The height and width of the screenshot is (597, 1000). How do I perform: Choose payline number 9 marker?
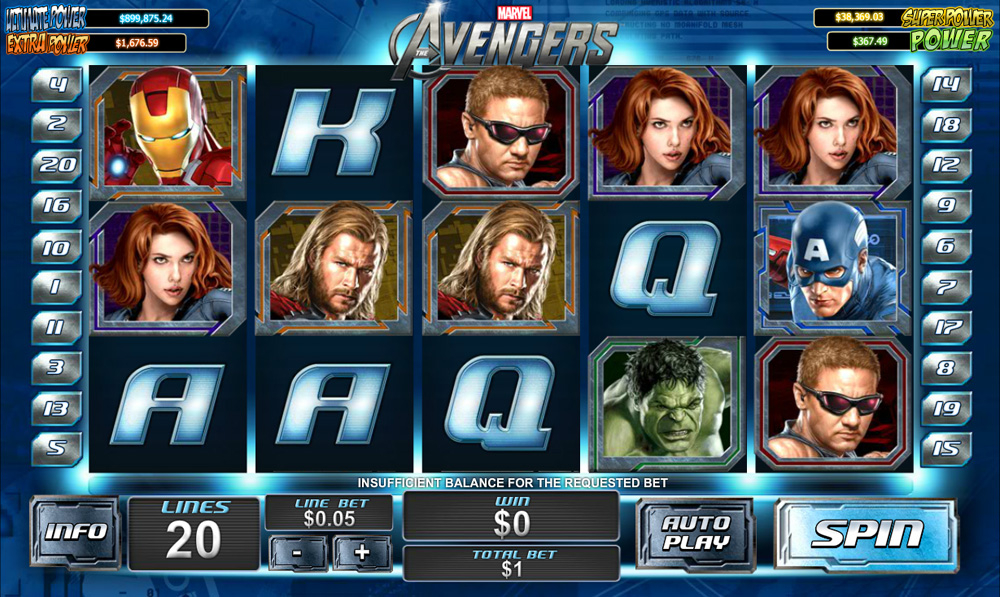944,206
